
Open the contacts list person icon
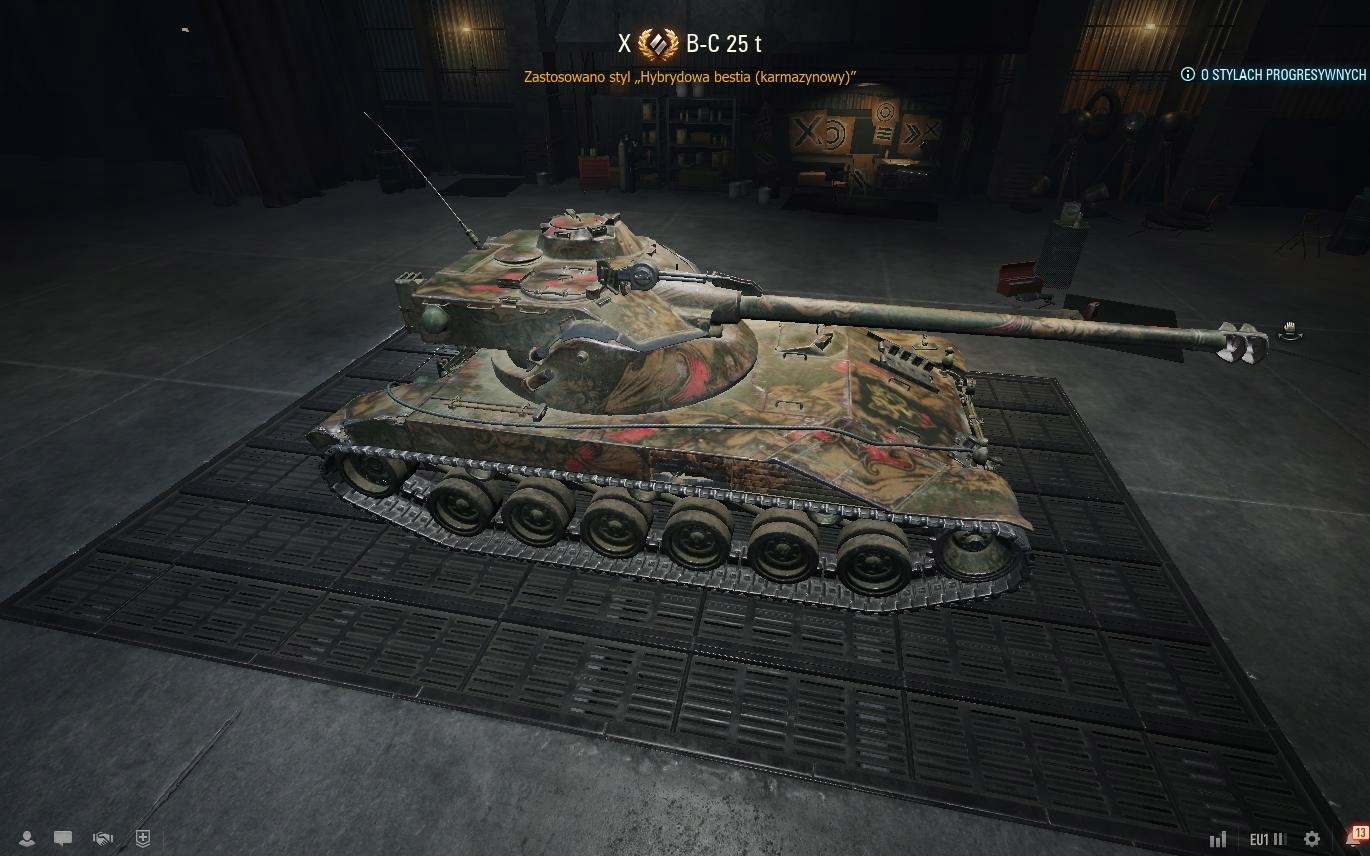point(28,839)
